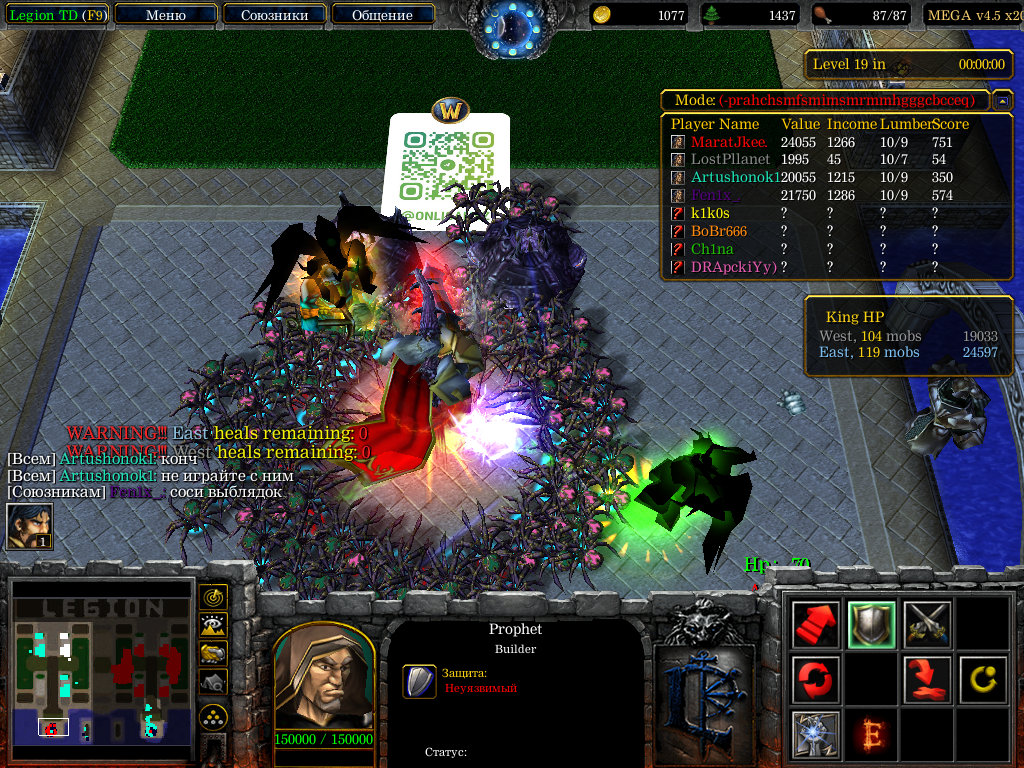
Task: Toggle minimap terrain display button
Action: click(213, 626)
